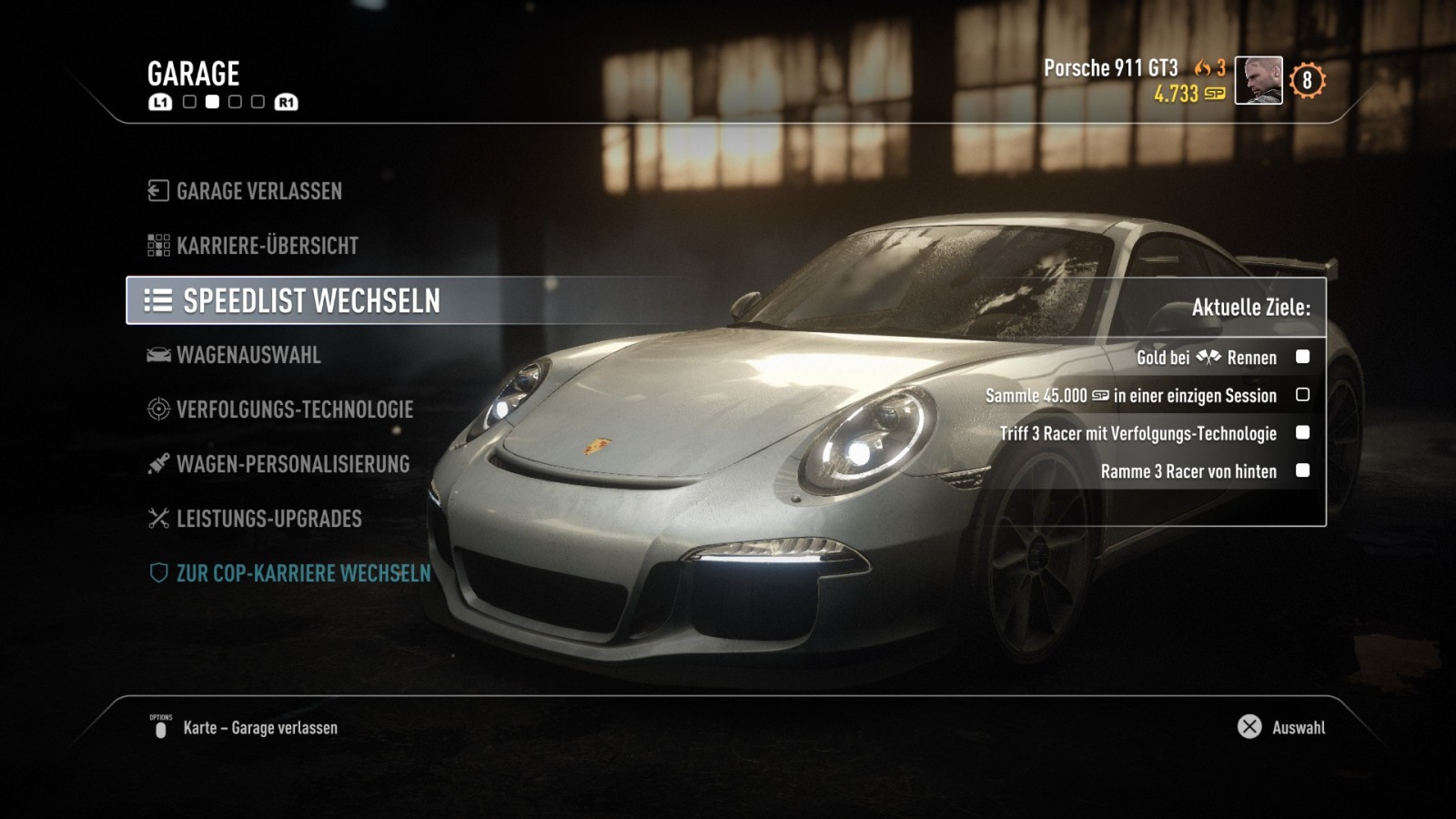Viewport: 1456px width, 819px height.
Task: Select the Aktuelle Ziele objectives header
Action: click(x=1250, y=308)
